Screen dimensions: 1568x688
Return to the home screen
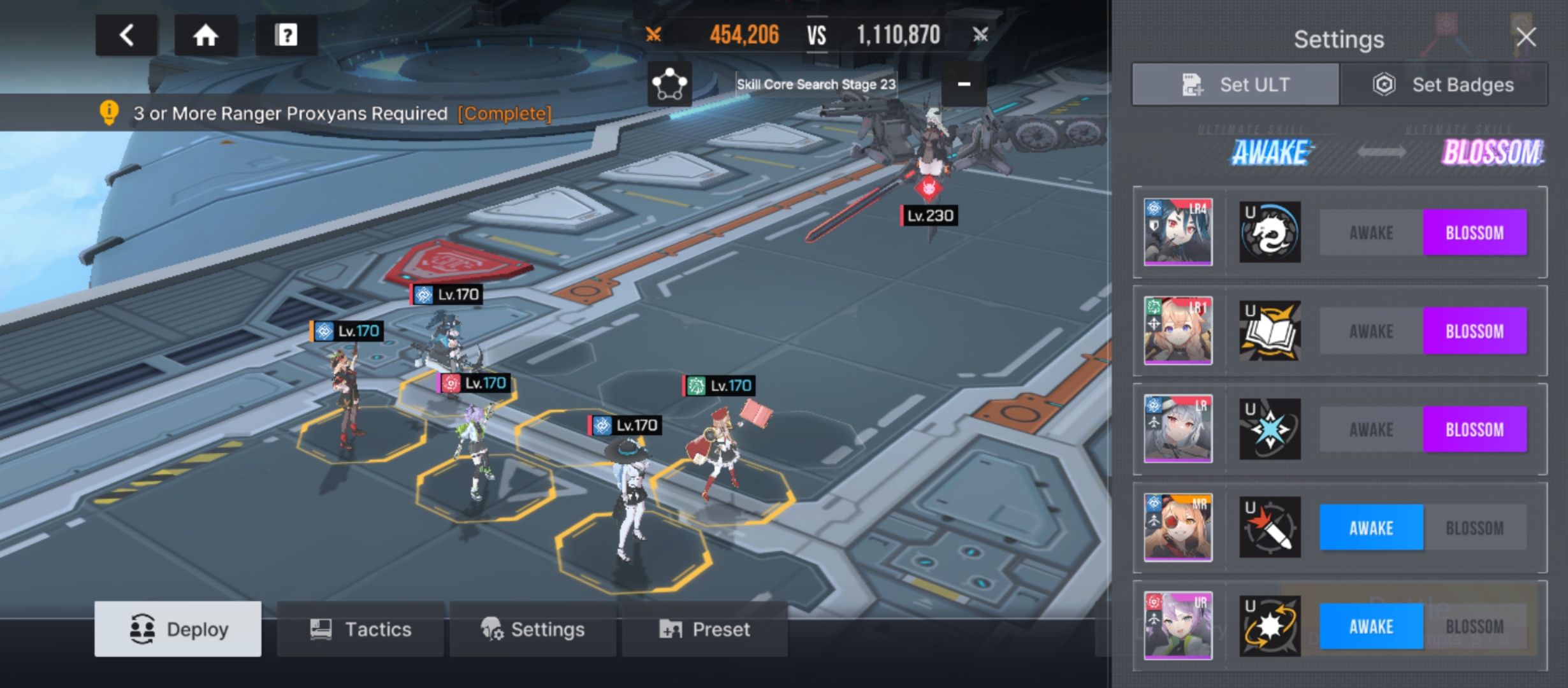(x=206, y=35)
